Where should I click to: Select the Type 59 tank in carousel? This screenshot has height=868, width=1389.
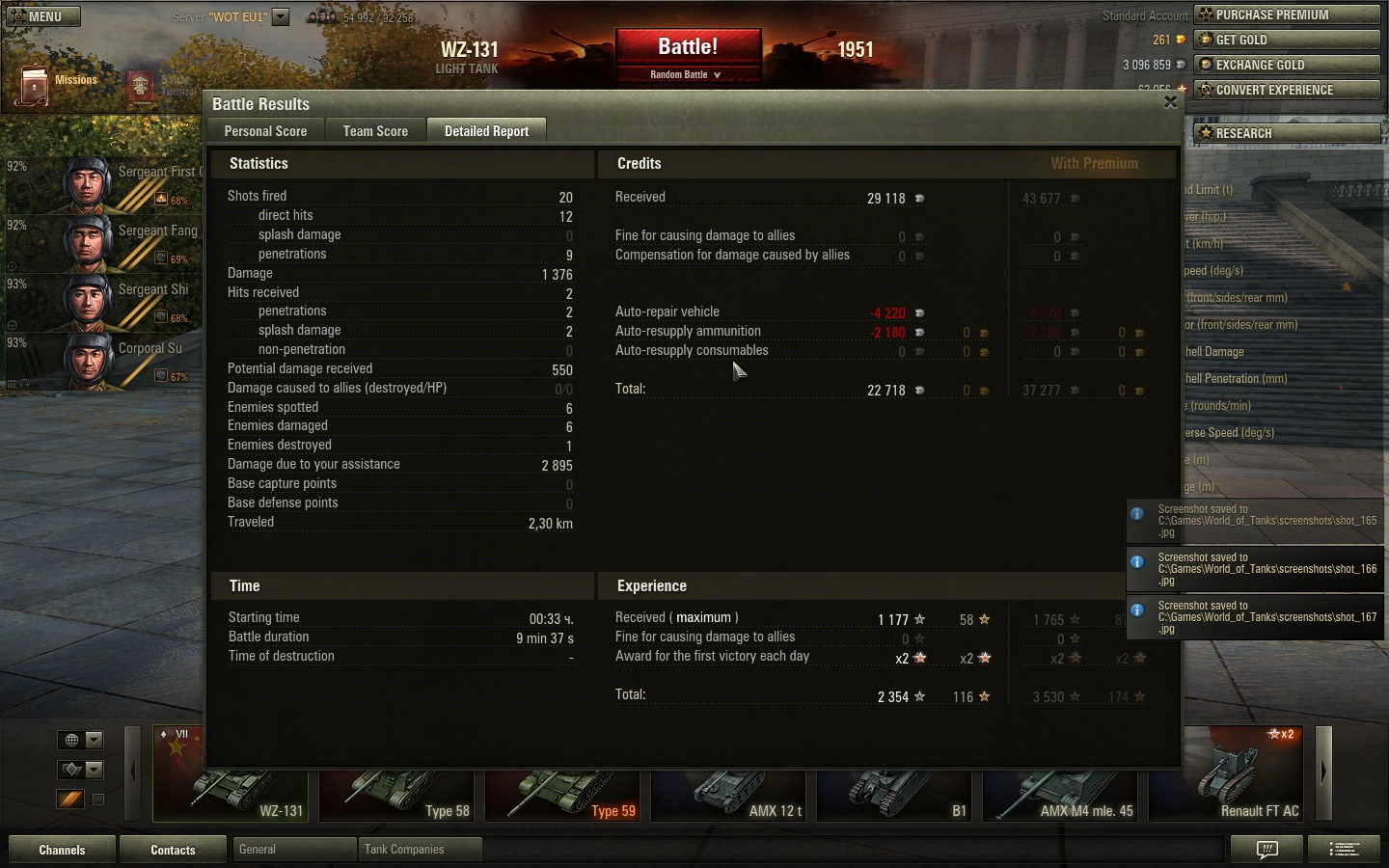pyautogui.click(x=562, y=789)
